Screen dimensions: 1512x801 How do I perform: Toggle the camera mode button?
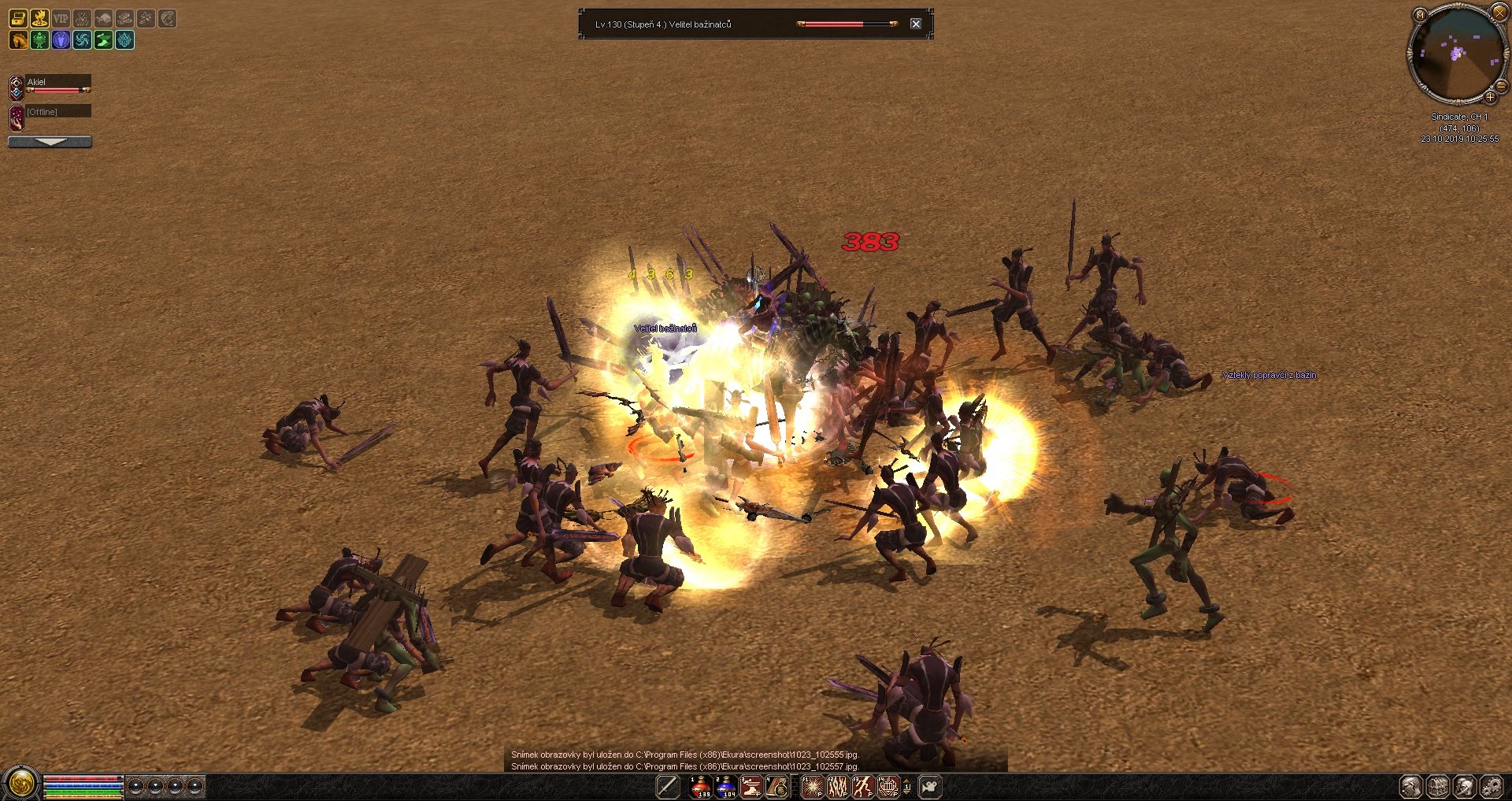click(930, 786)
